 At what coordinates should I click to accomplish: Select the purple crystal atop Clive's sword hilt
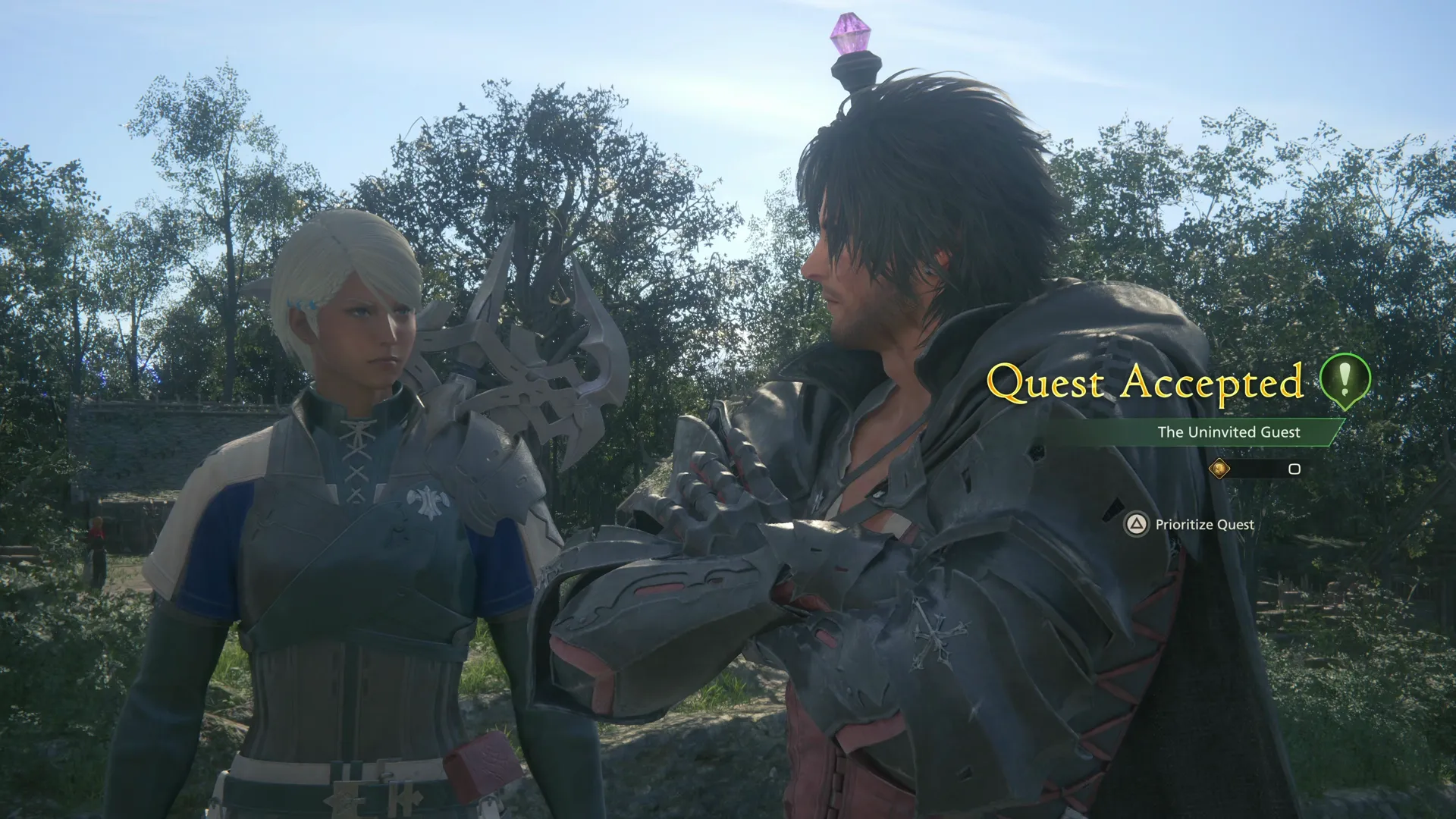coord(851,32)
